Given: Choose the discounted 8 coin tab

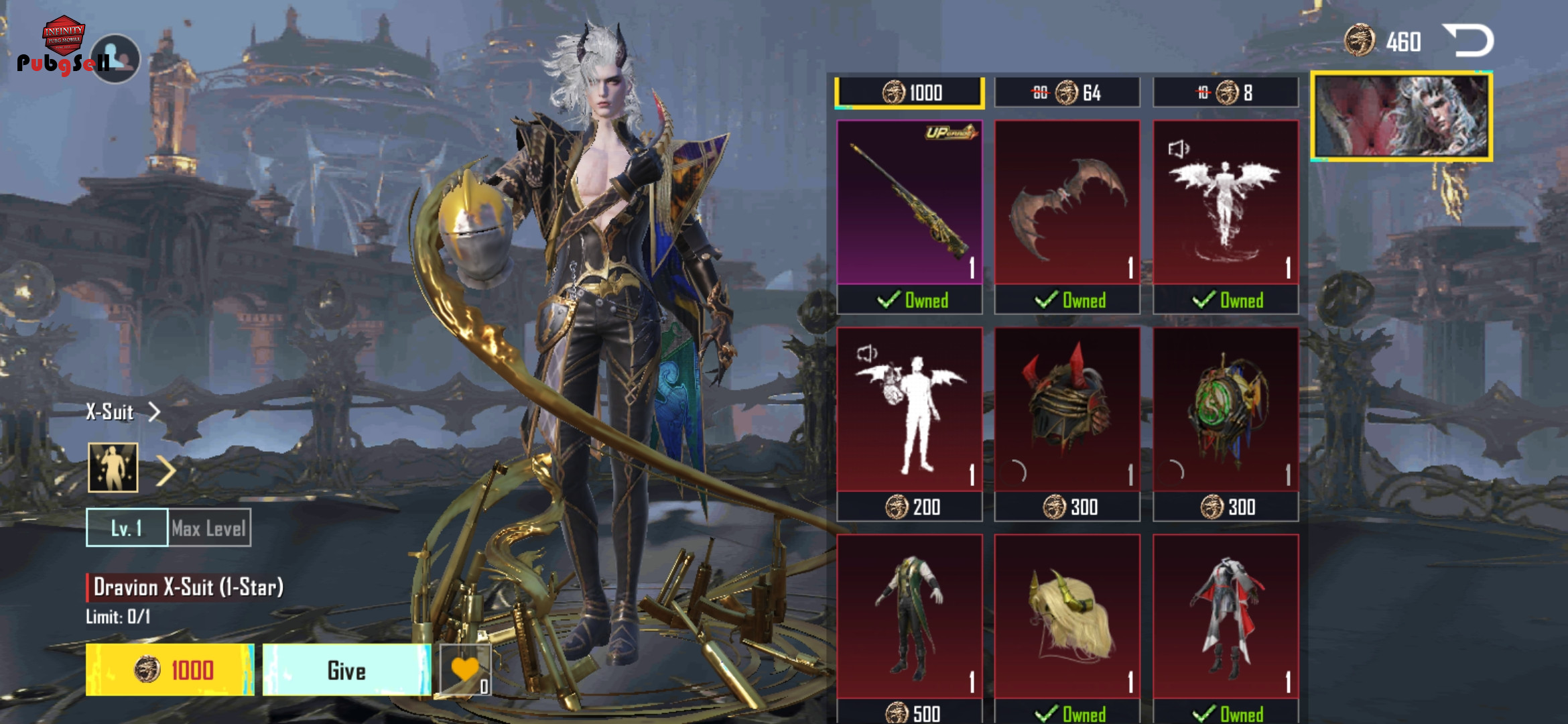Looking at the screenshot, I should [1225, 93].
